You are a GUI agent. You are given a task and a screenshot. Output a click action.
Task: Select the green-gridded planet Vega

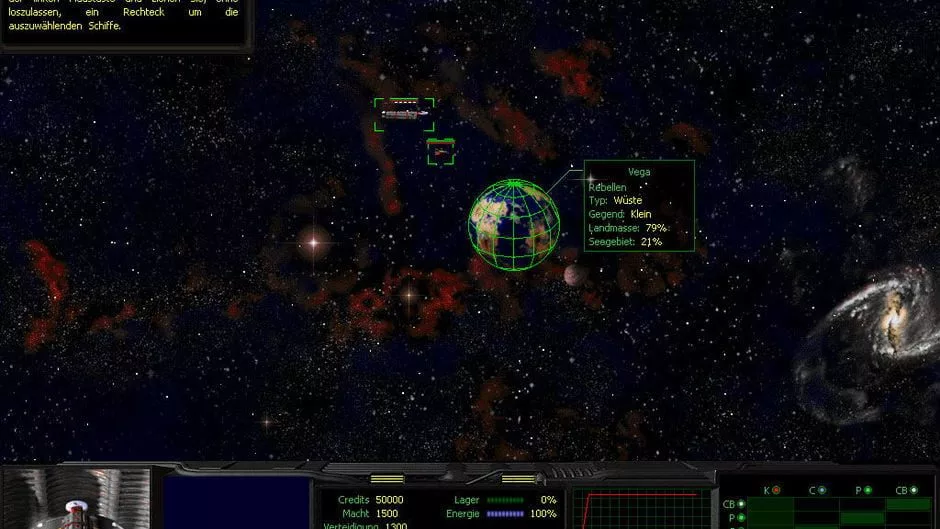pyautogui.click(x=514, y=224)
